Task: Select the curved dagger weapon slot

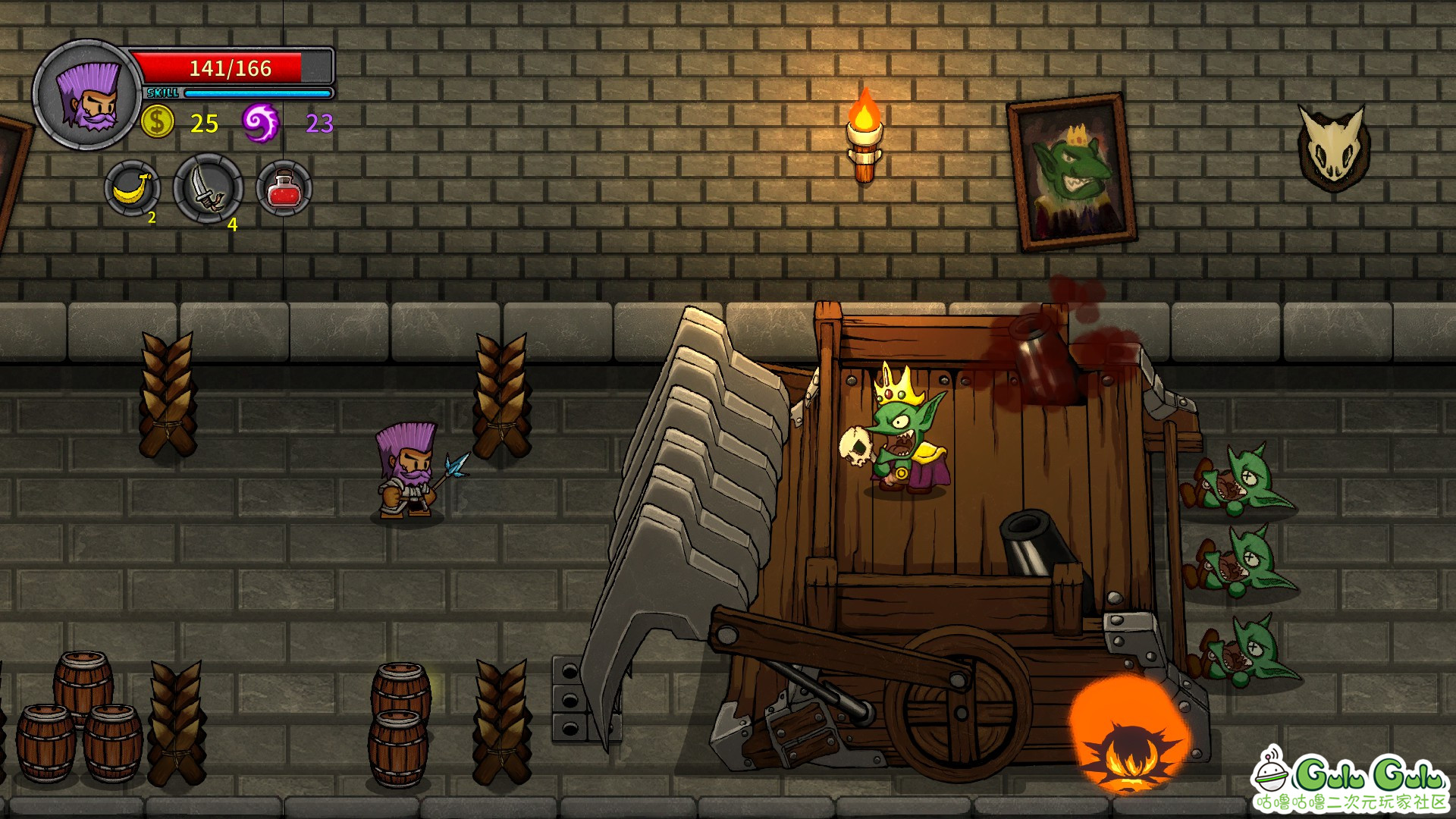Action: 208,189
